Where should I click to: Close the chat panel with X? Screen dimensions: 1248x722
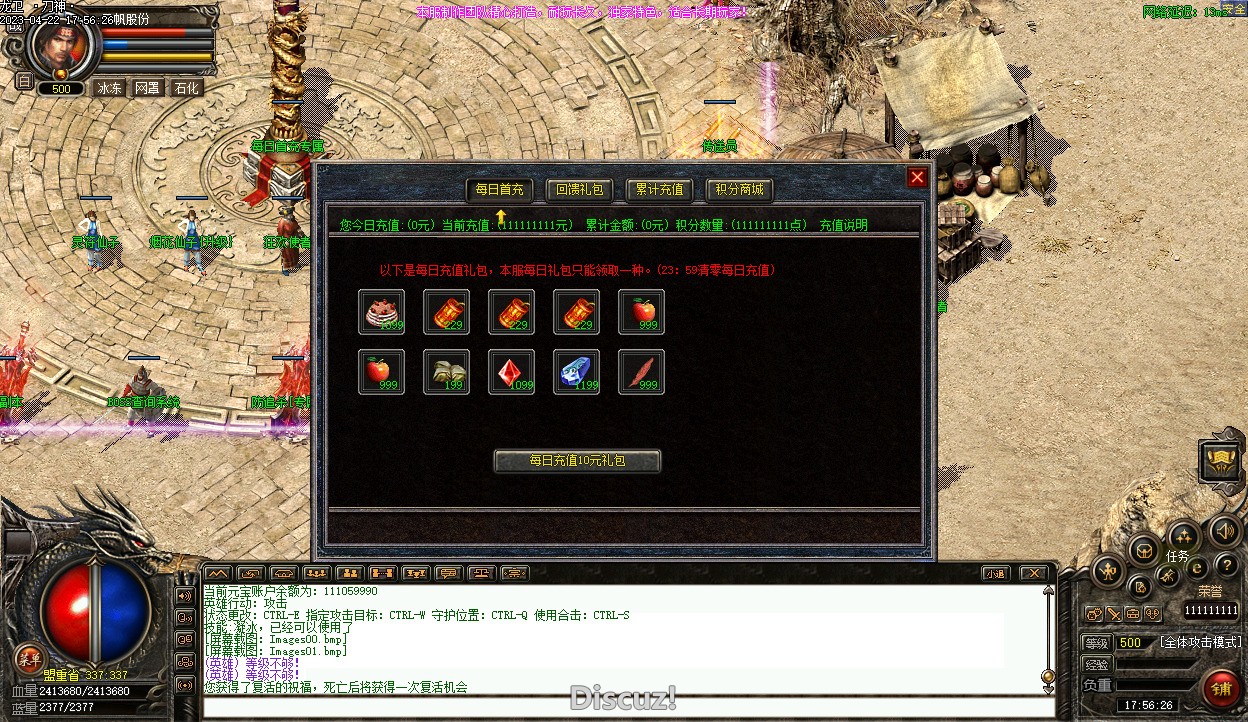coord(1033,574)
